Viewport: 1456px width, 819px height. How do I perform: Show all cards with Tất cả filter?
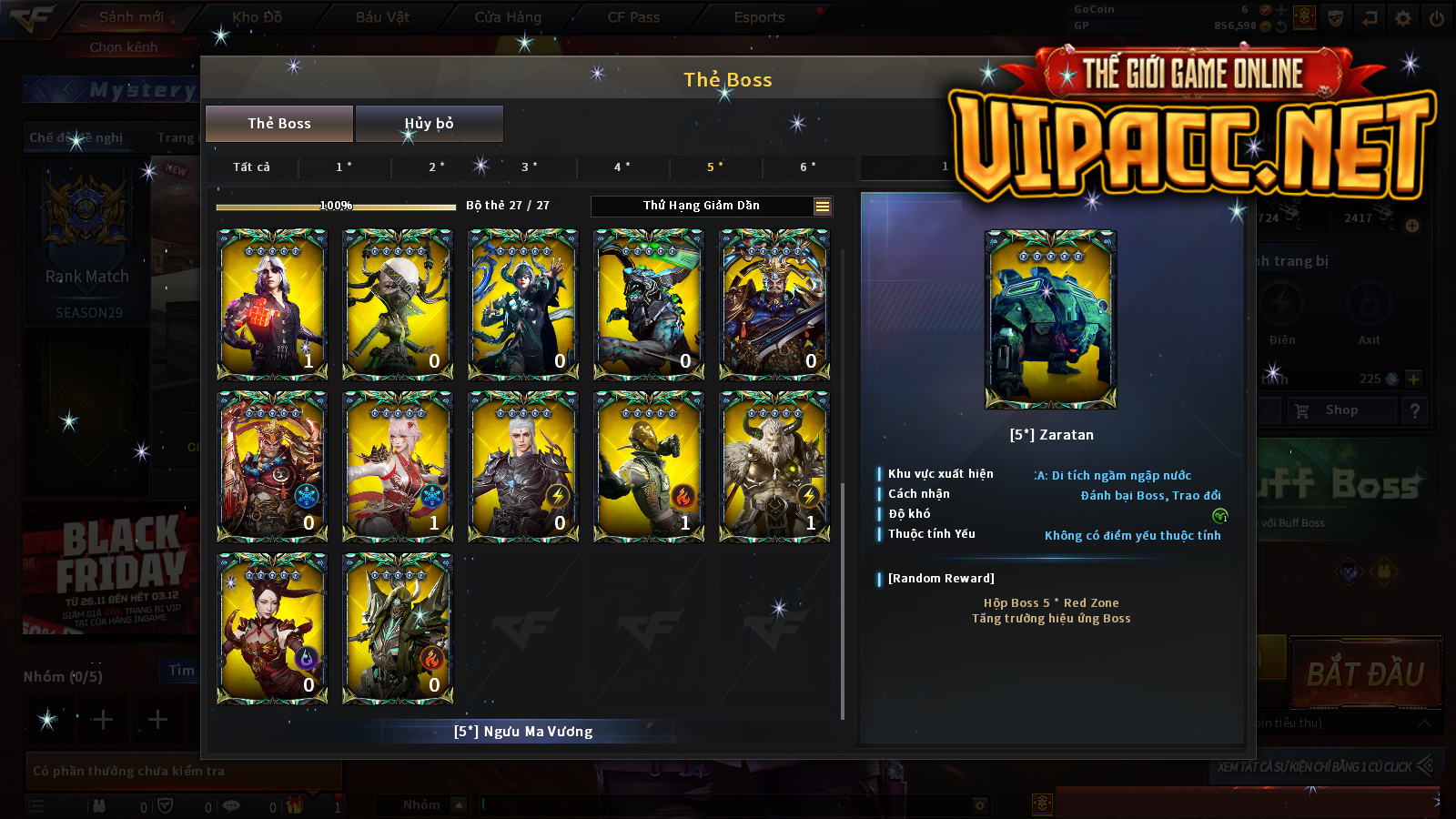(x=251, y=167)
